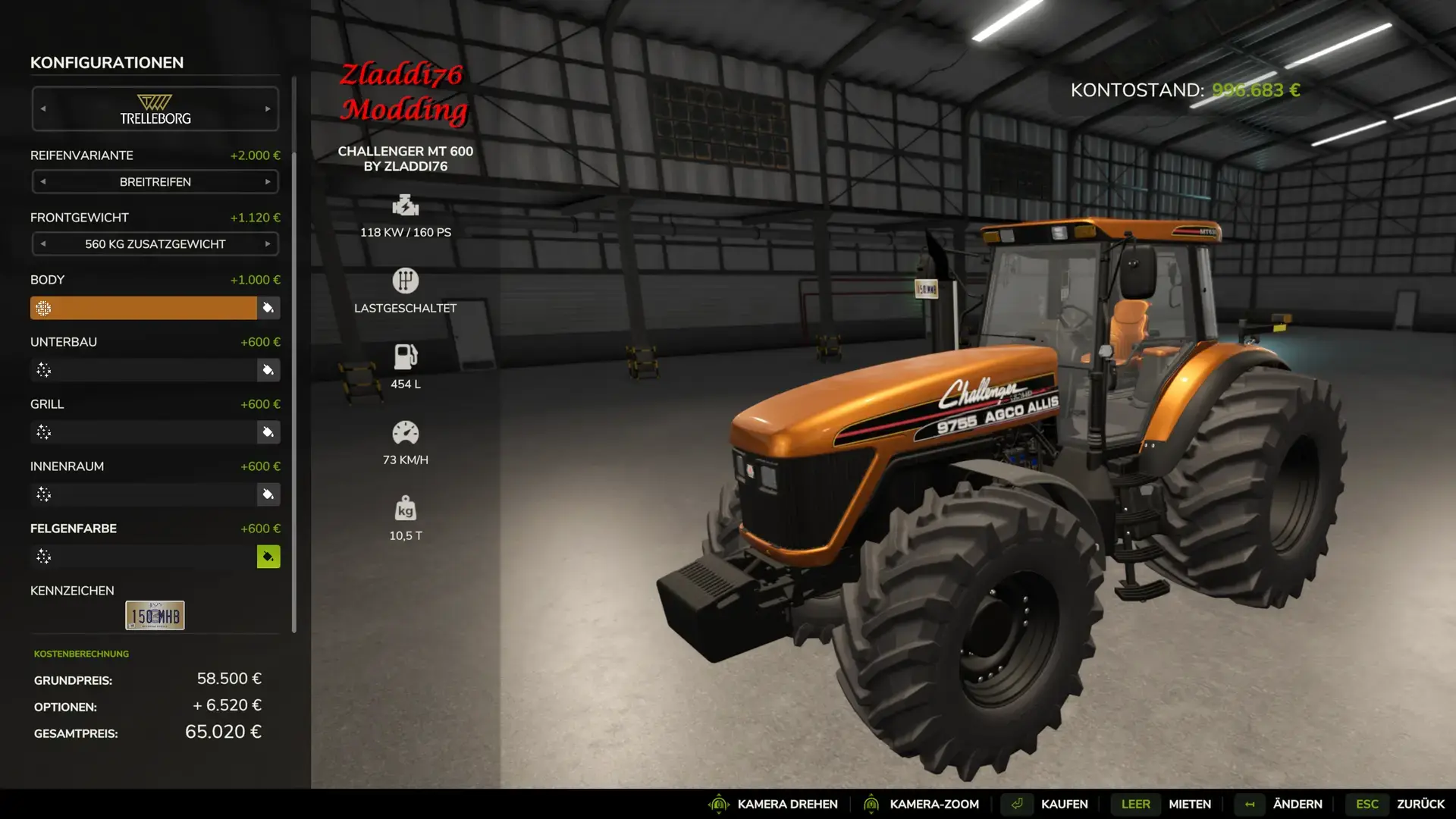The height and width of the screenshot is (819, 1456).
Task: Select next tire brand after Trelleborg
Action: [x=268, y=109]
